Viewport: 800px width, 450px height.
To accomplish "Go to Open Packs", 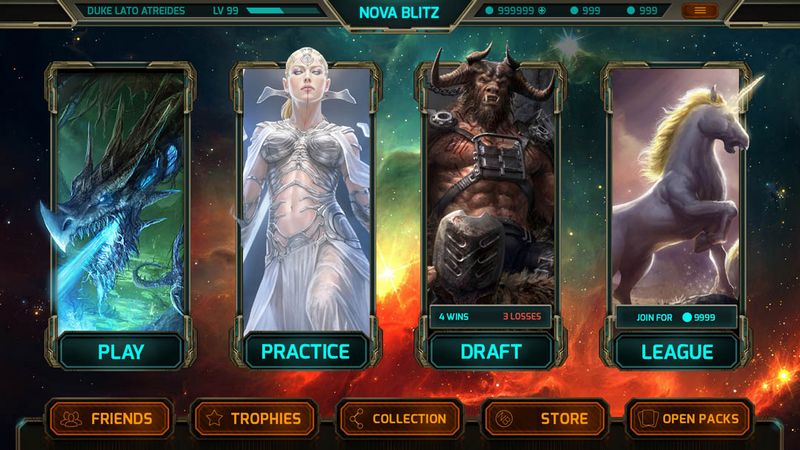I will [x=689, y=419].
